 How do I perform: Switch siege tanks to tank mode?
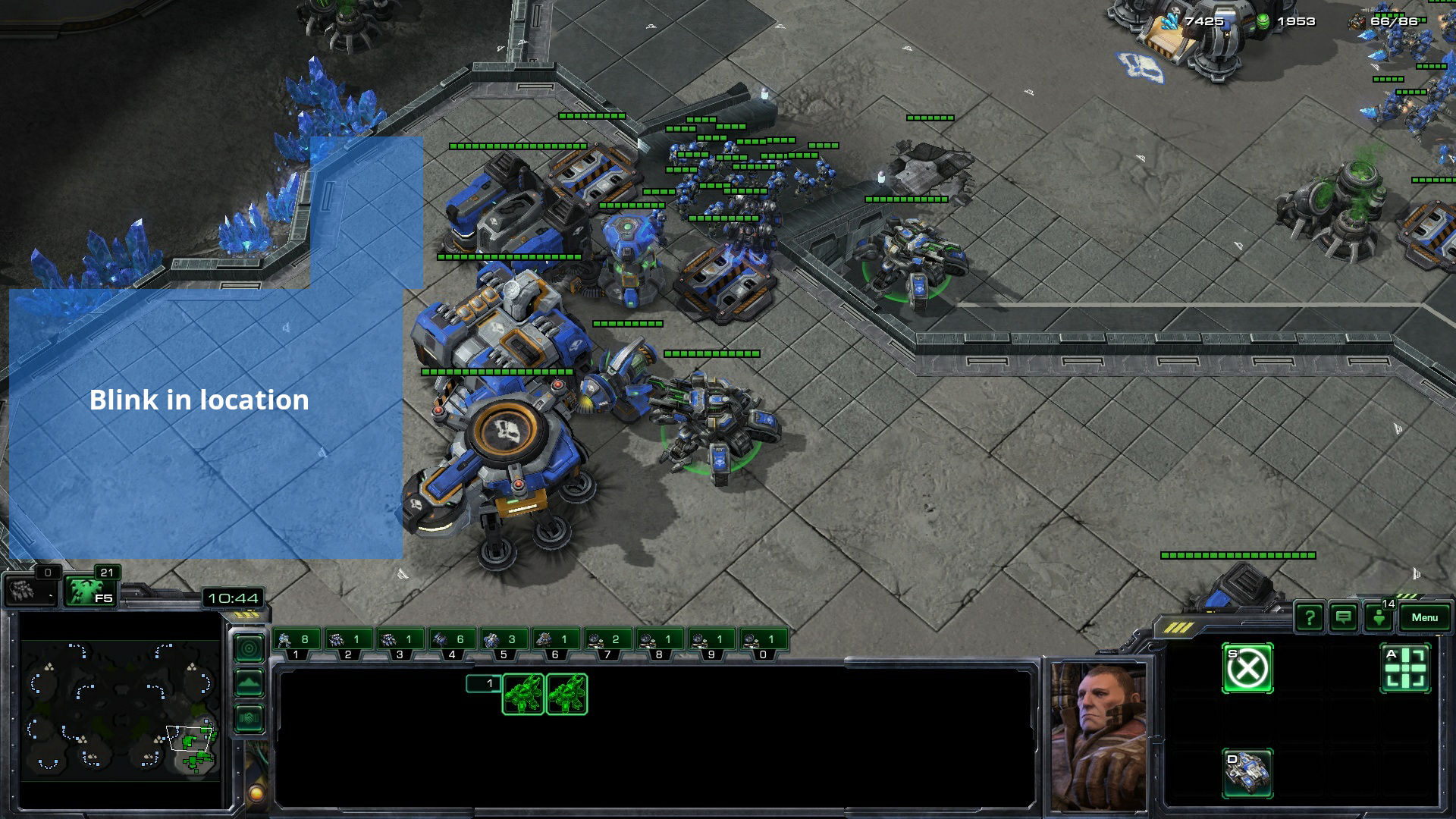tap(1247, 773)
